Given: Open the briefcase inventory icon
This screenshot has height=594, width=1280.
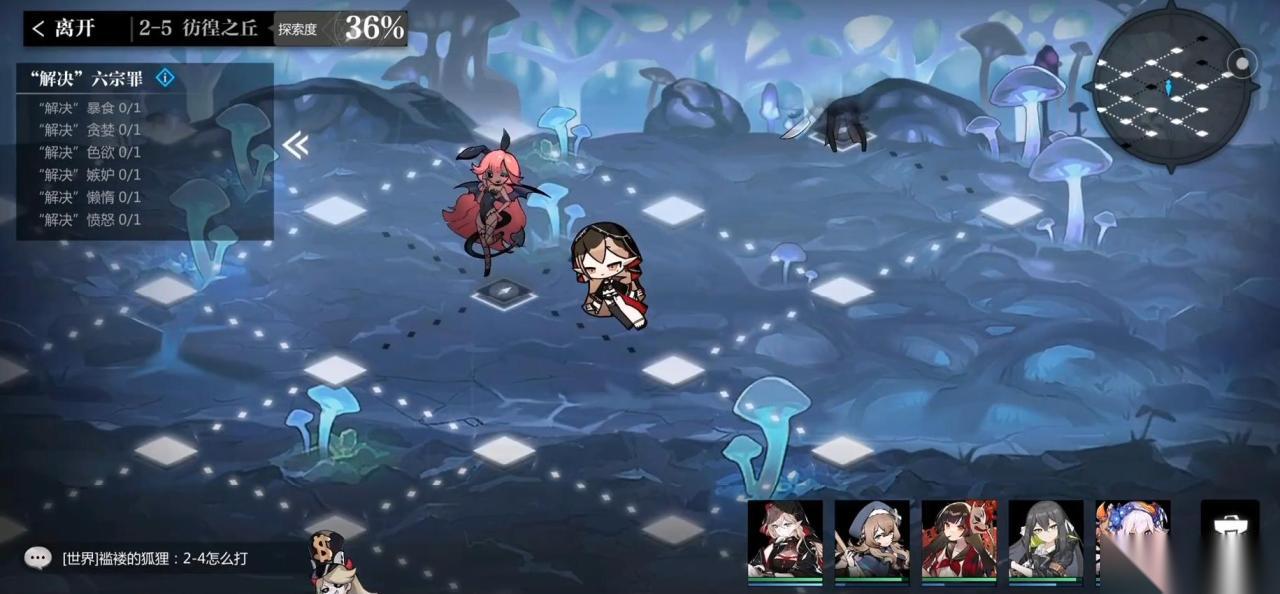Looking at the screenshot, I should click(x=1229, y=531).
